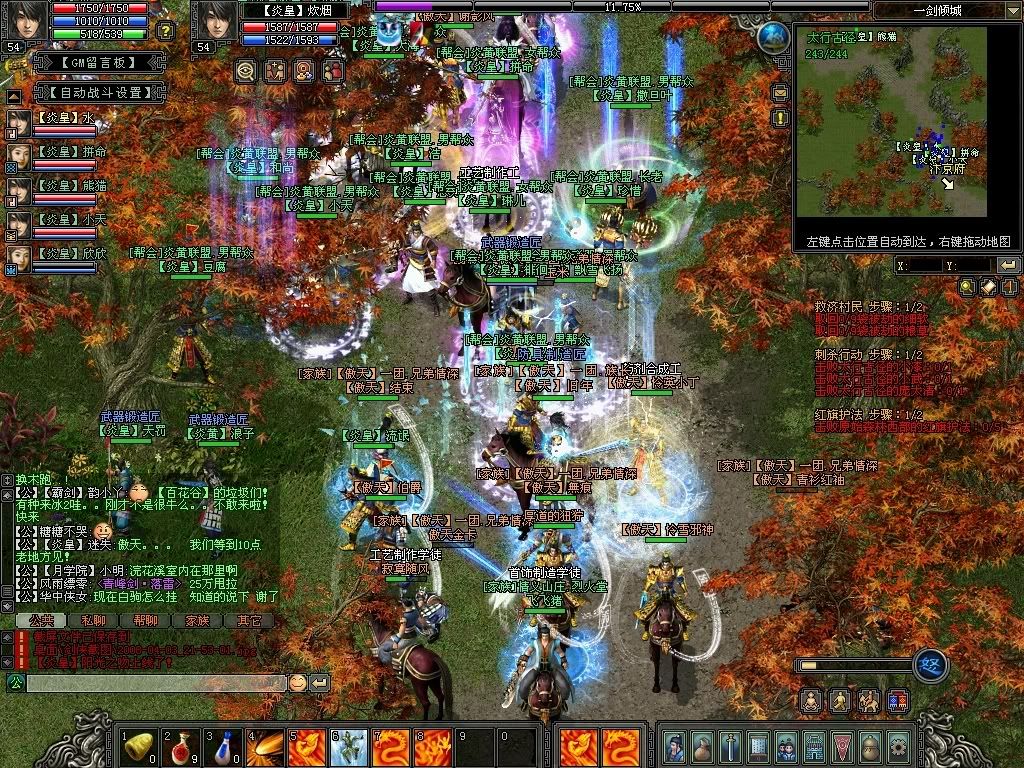The width and height of the screenshot is (1024, 768).
Task: Open the gear-shaped system settings icon
Action: (x=898, y=746)
